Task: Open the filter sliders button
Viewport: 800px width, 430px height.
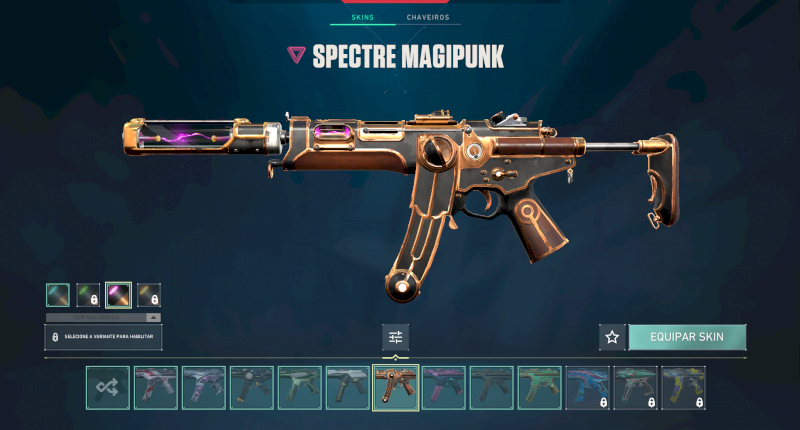Action: pyautogui.click(x=395, y=337)
